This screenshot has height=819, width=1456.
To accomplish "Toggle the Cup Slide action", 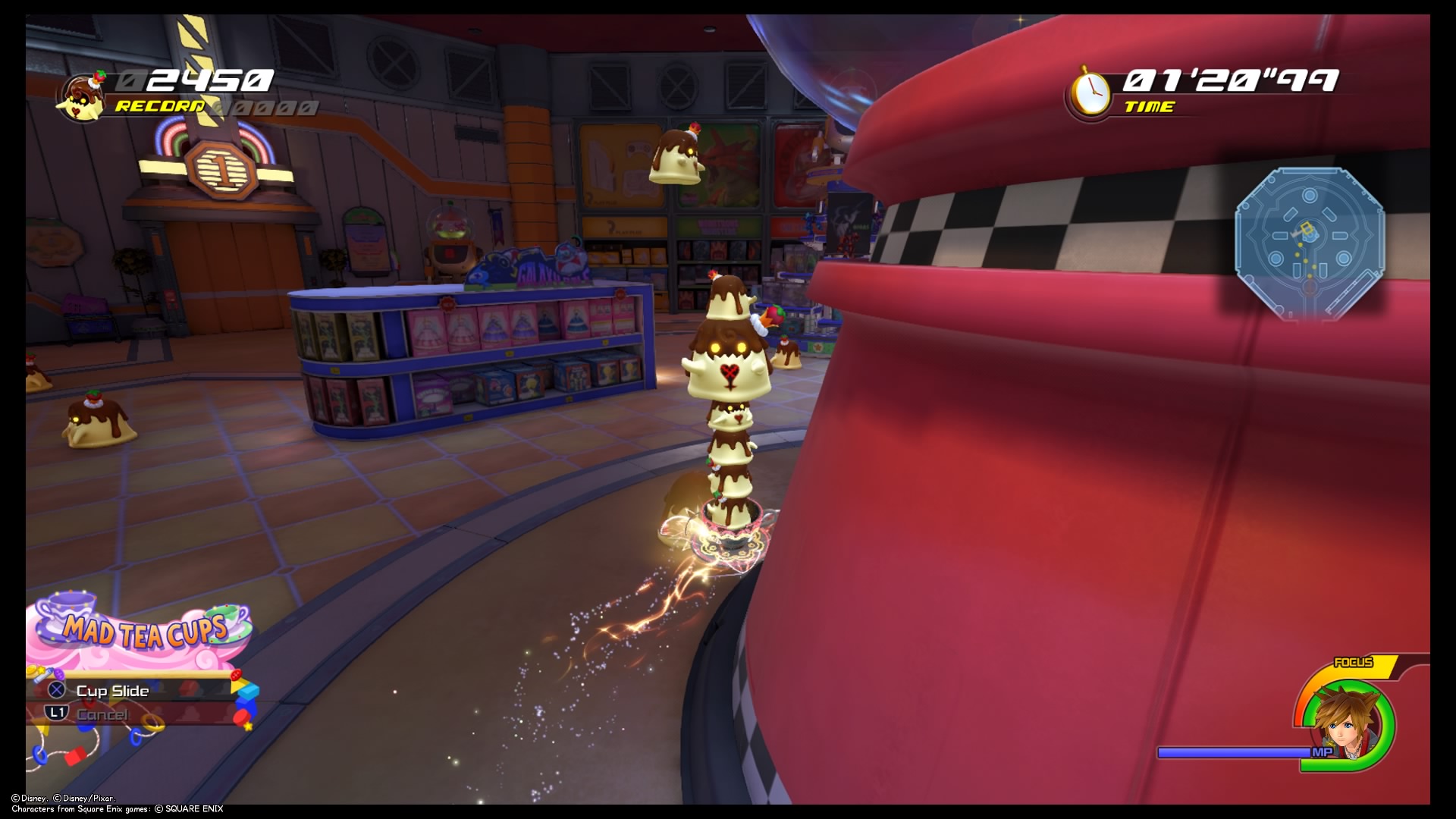I will click(112, 691).
